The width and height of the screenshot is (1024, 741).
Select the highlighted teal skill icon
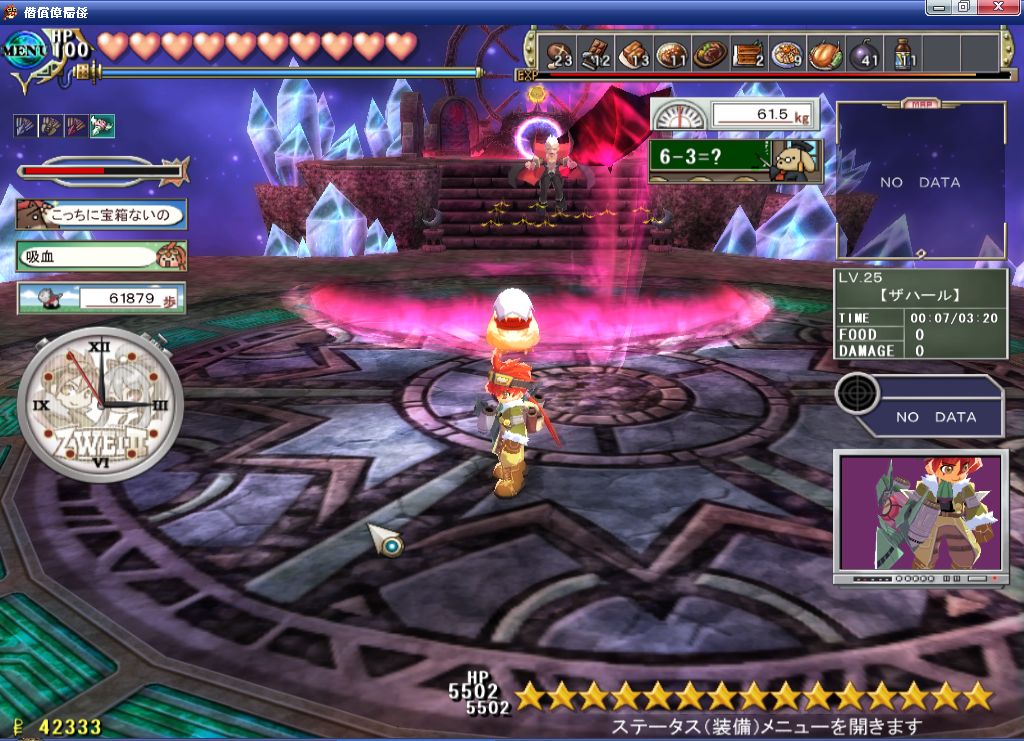[102, 126]
